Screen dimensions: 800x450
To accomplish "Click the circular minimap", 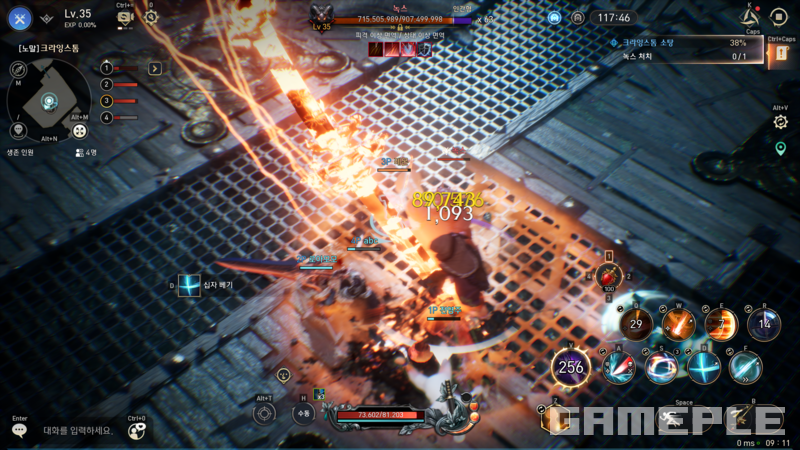I will click(49, 99).
